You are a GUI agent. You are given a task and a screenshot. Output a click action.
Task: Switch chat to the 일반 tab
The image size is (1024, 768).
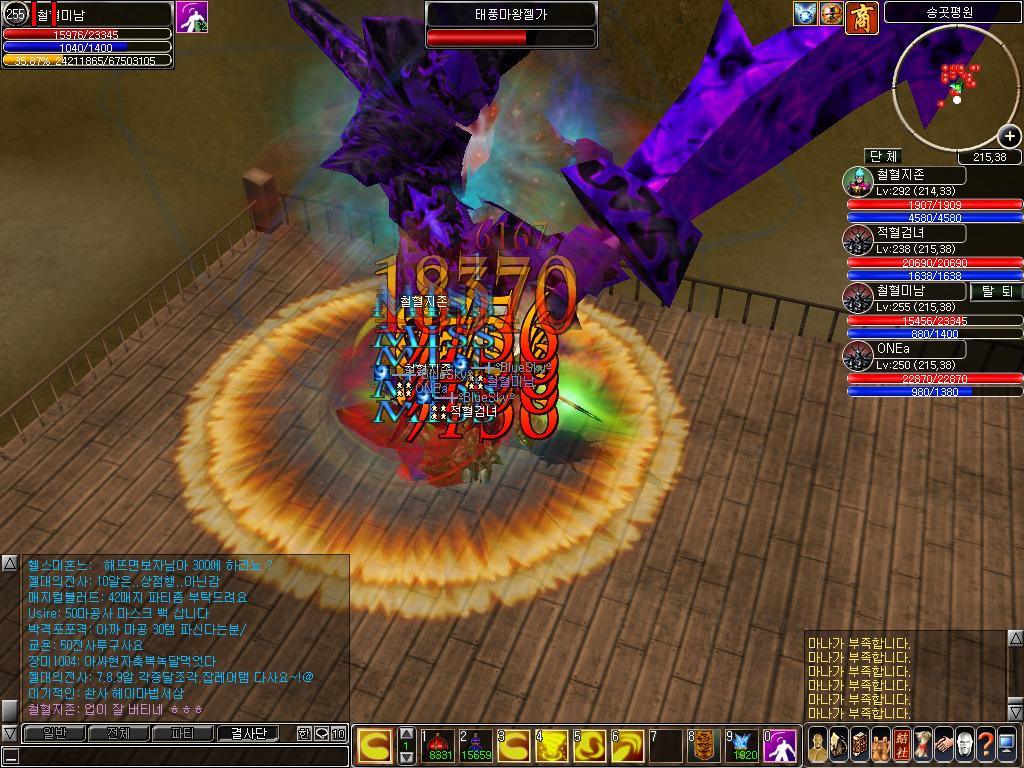(x=54, y=733)
